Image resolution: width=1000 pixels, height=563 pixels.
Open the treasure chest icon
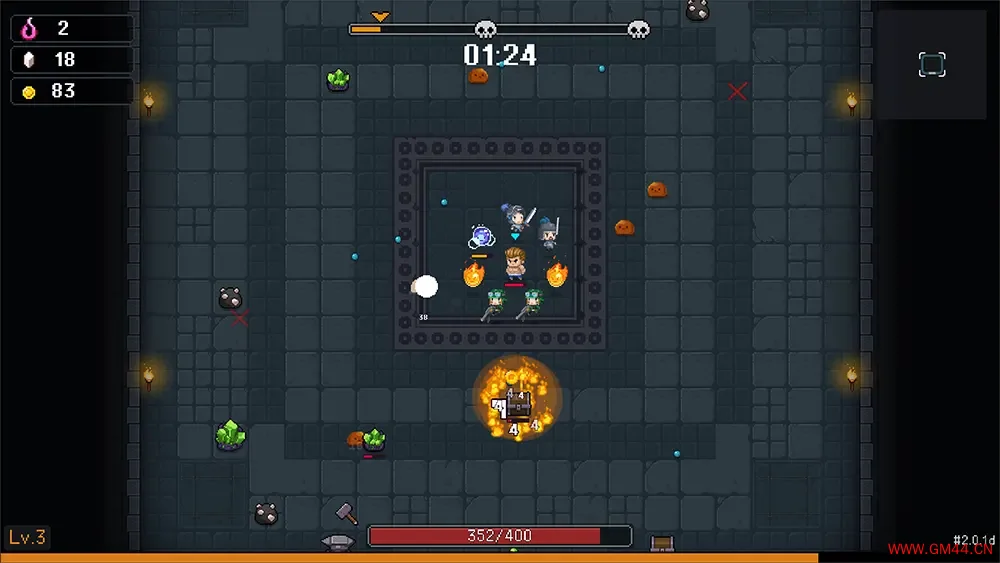point(661,543)
